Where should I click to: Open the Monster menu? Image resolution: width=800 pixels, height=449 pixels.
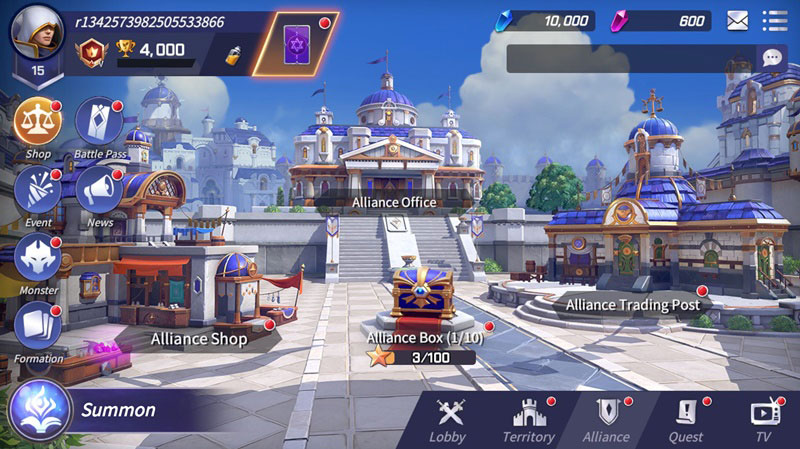click(38, 257)
